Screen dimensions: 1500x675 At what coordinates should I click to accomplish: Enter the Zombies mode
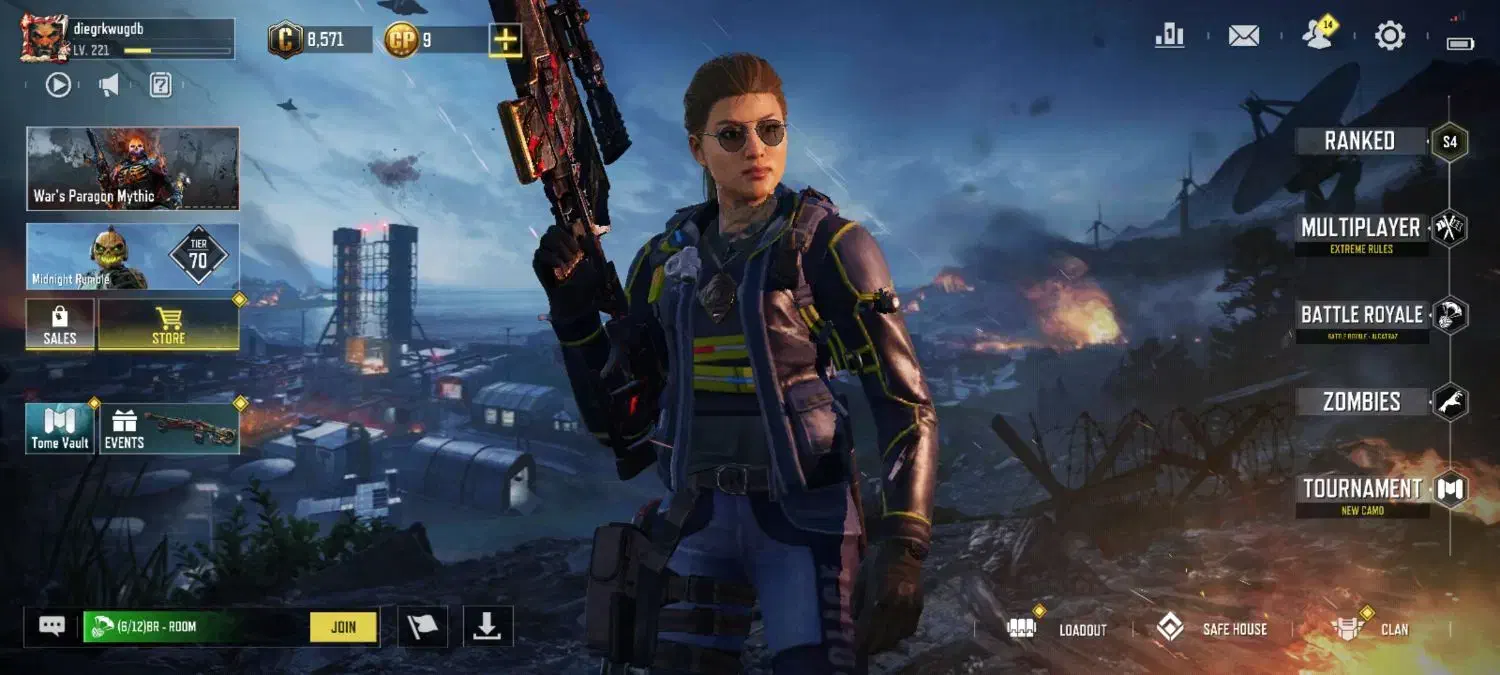1361,402
